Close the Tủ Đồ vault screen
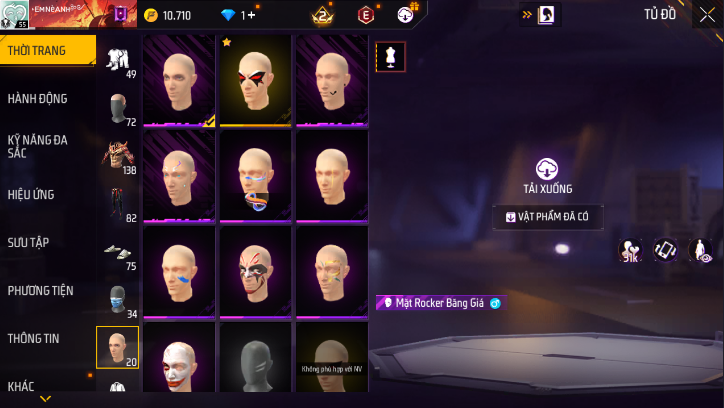This screenshot has width=724, height=408. point(707,15)
